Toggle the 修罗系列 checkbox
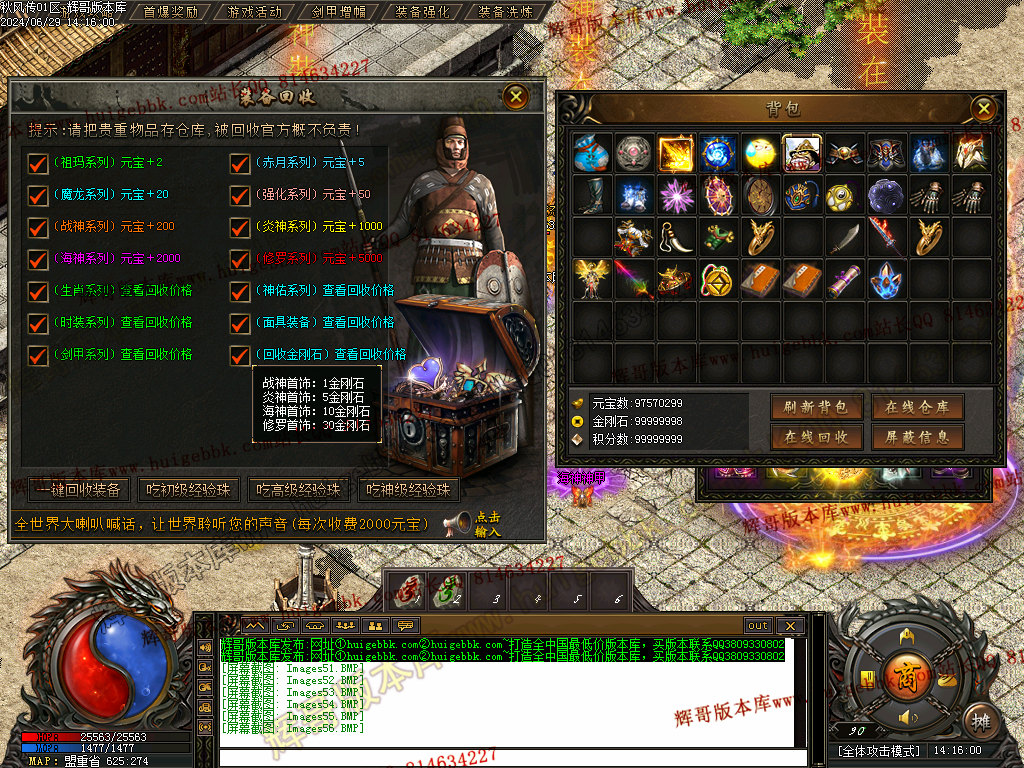Screen dimensions: 1024x768 pos(240,259)
